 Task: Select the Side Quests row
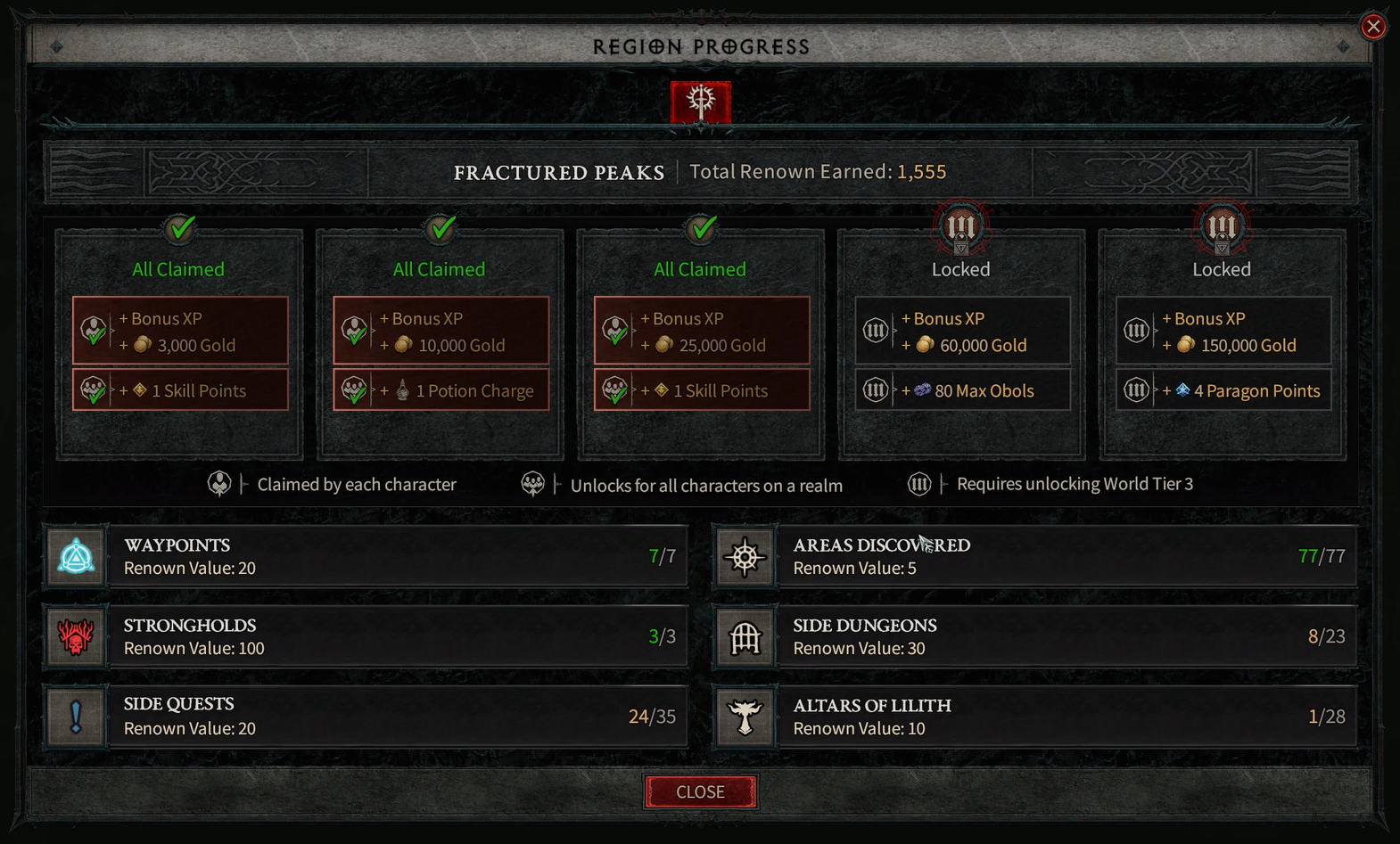366,716
